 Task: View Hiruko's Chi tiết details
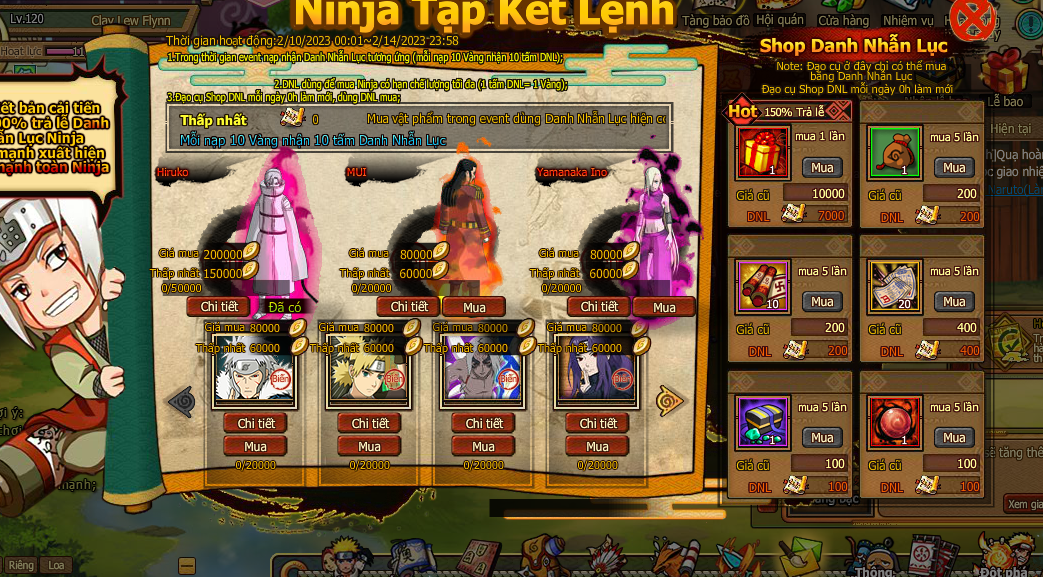point(219,306)
